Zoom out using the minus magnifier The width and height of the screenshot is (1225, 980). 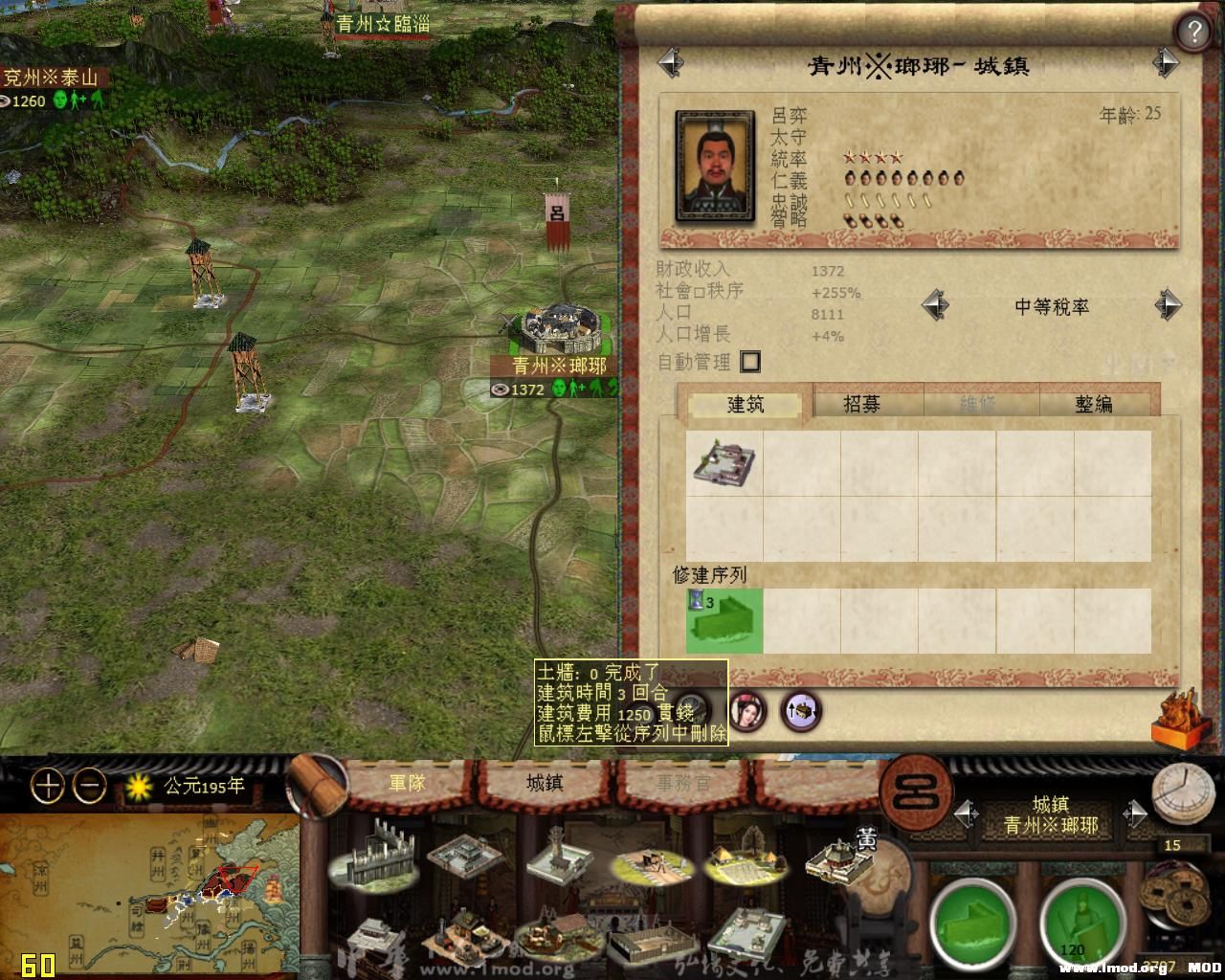coord(88,787)
